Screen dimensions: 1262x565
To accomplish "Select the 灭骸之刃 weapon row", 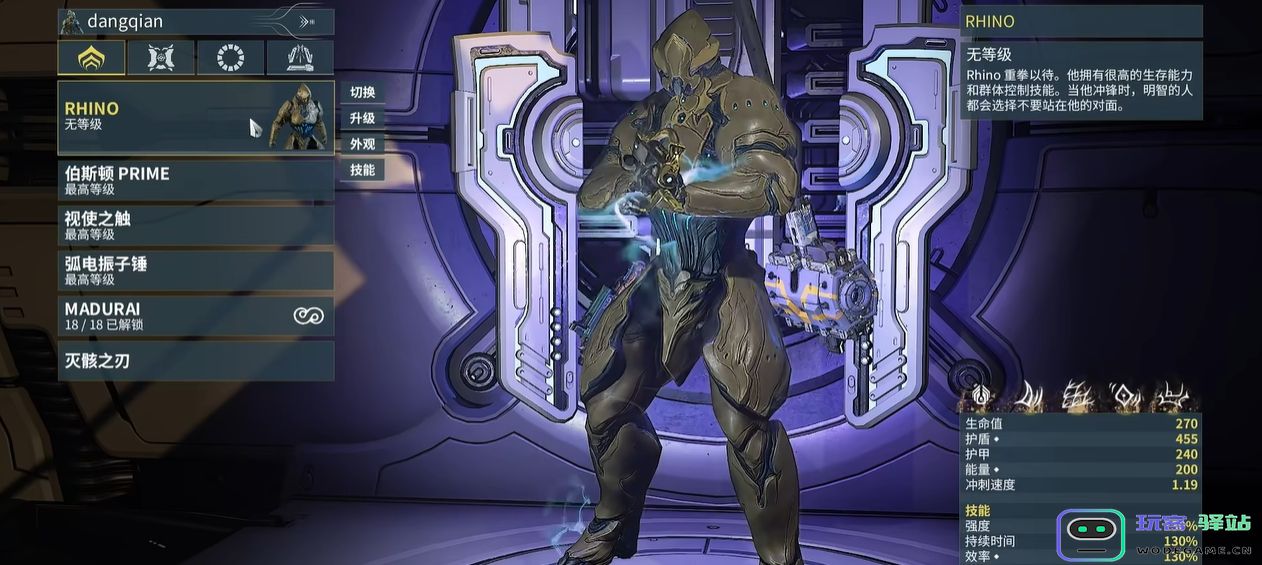I will pyautogui.click(x=196, y=360).
